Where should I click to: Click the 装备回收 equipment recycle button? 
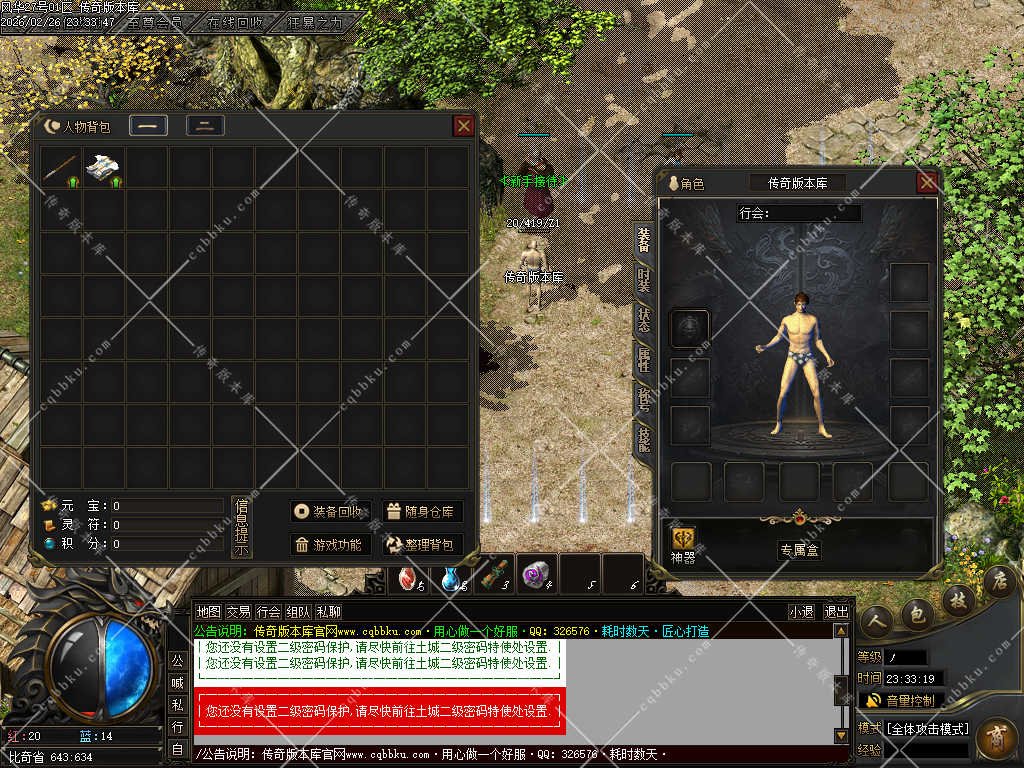[x=332, y=512]
